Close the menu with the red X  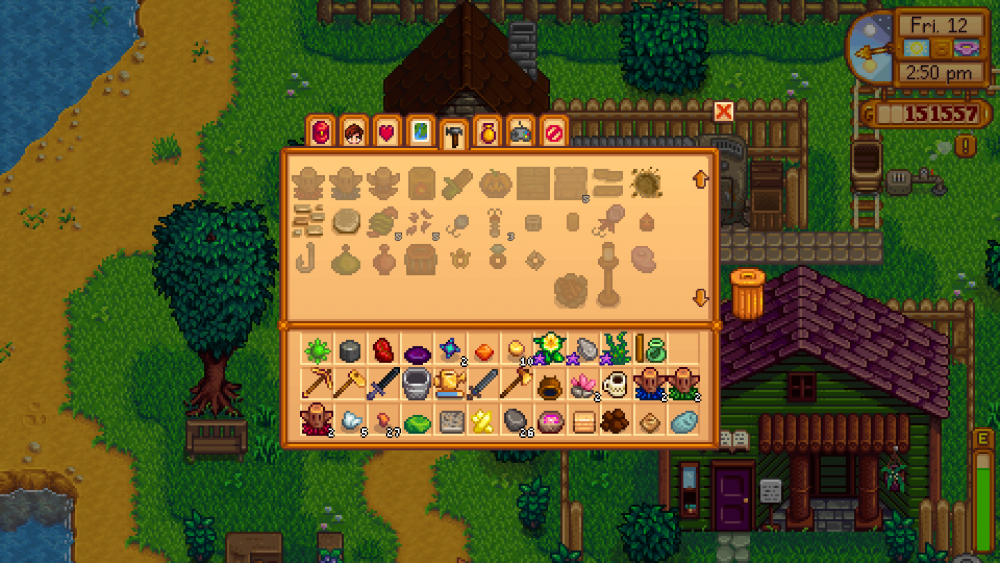(724, 111)
